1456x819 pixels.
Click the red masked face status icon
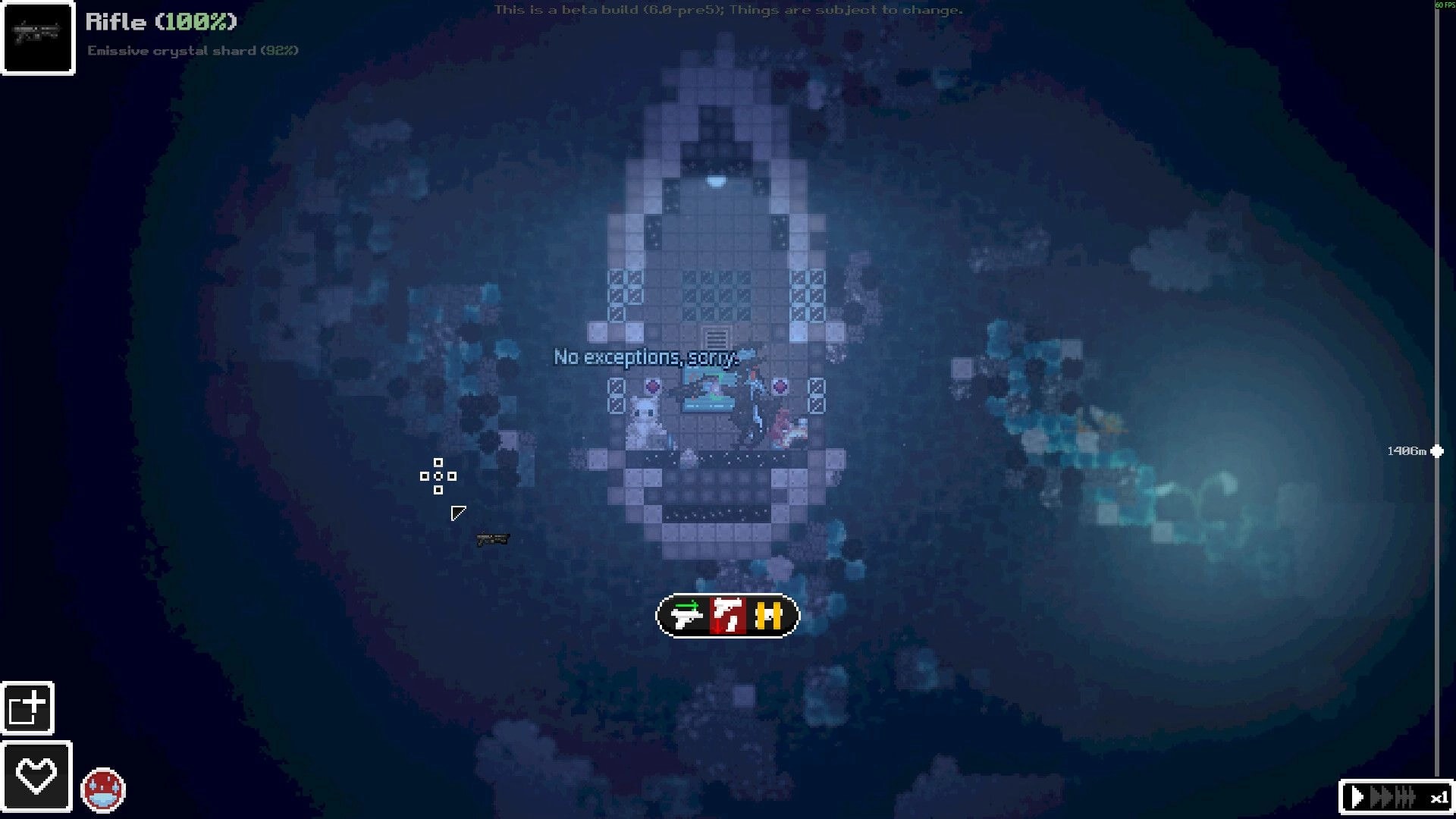[x=102, y=789]
